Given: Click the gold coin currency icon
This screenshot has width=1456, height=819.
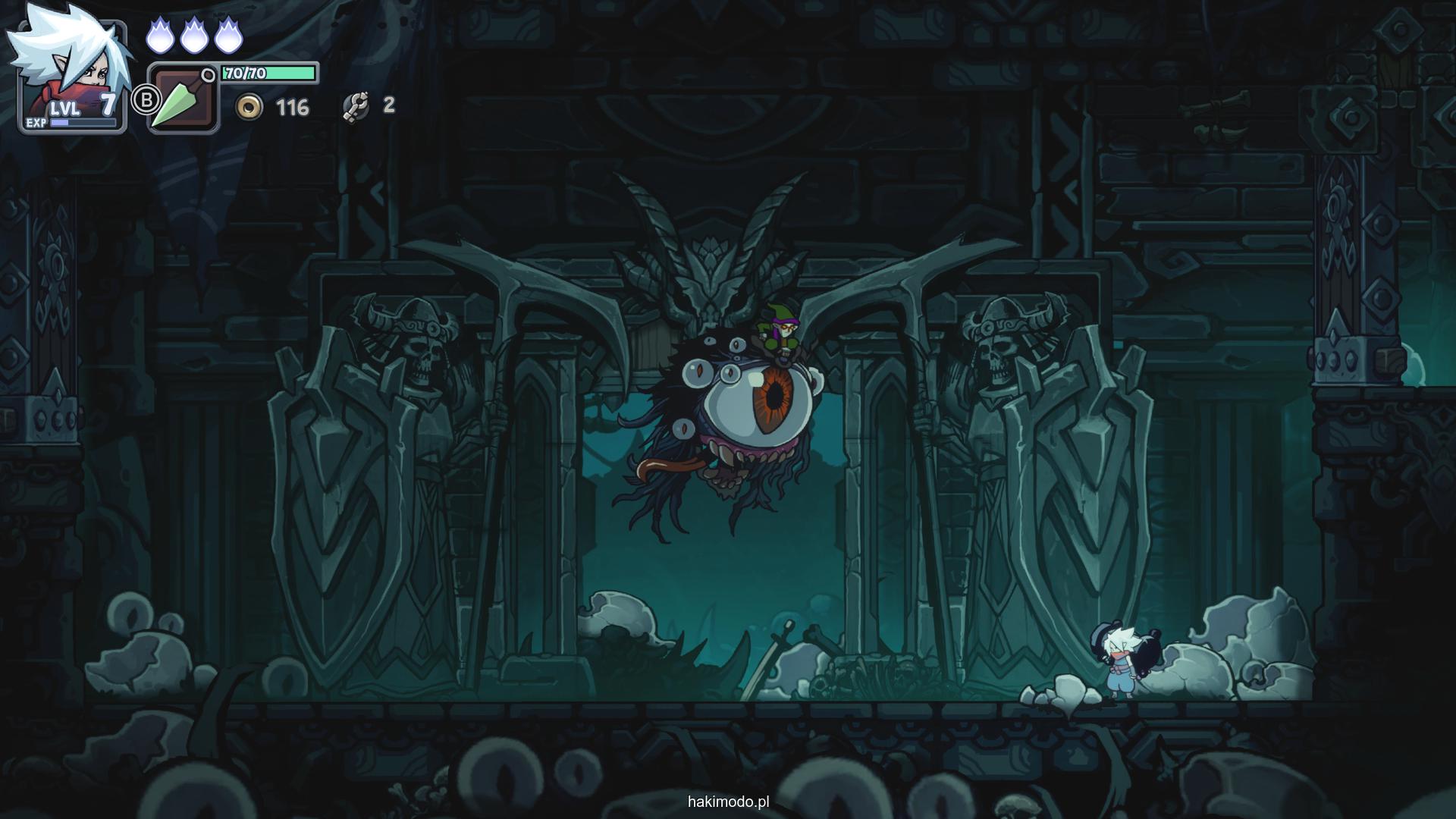Looking at the screenshot, I should 248,107.
